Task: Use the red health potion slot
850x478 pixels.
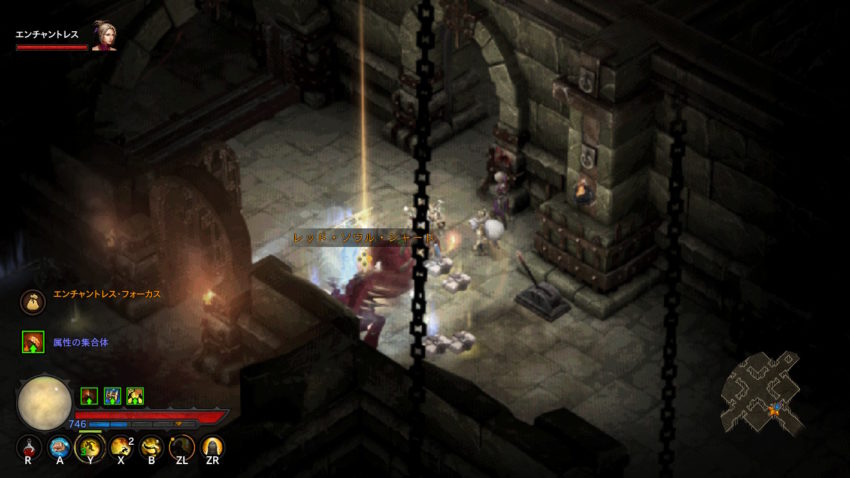Action: coord(28,446)
